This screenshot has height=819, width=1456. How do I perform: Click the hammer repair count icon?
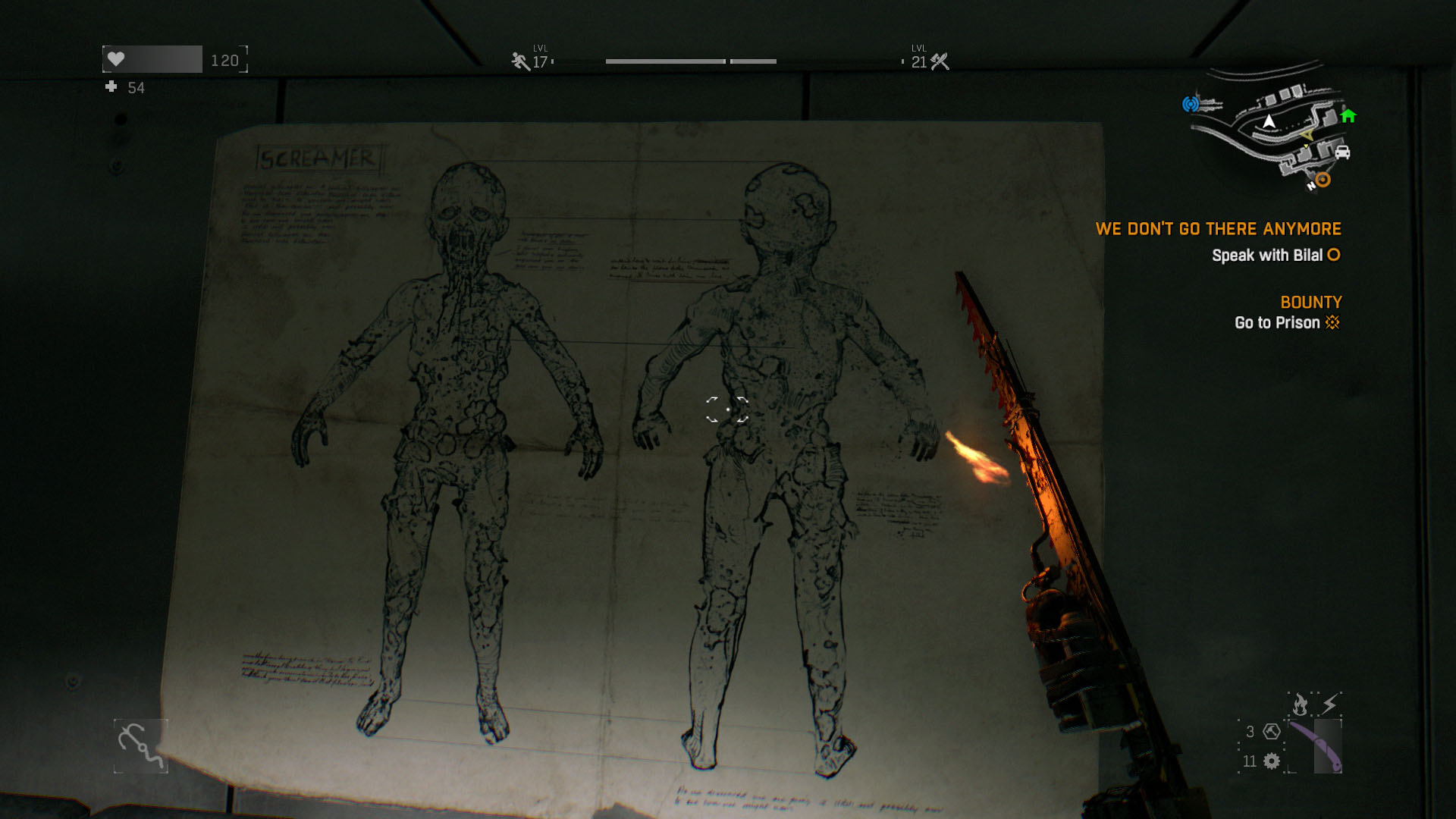click(1272, 732)
